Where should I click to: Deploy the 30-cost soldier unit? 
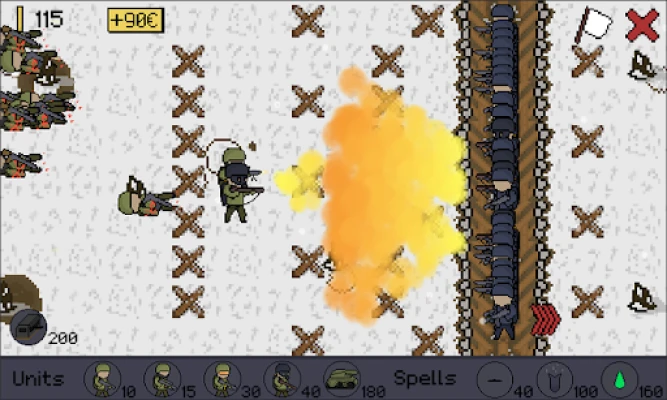[221, 379]
